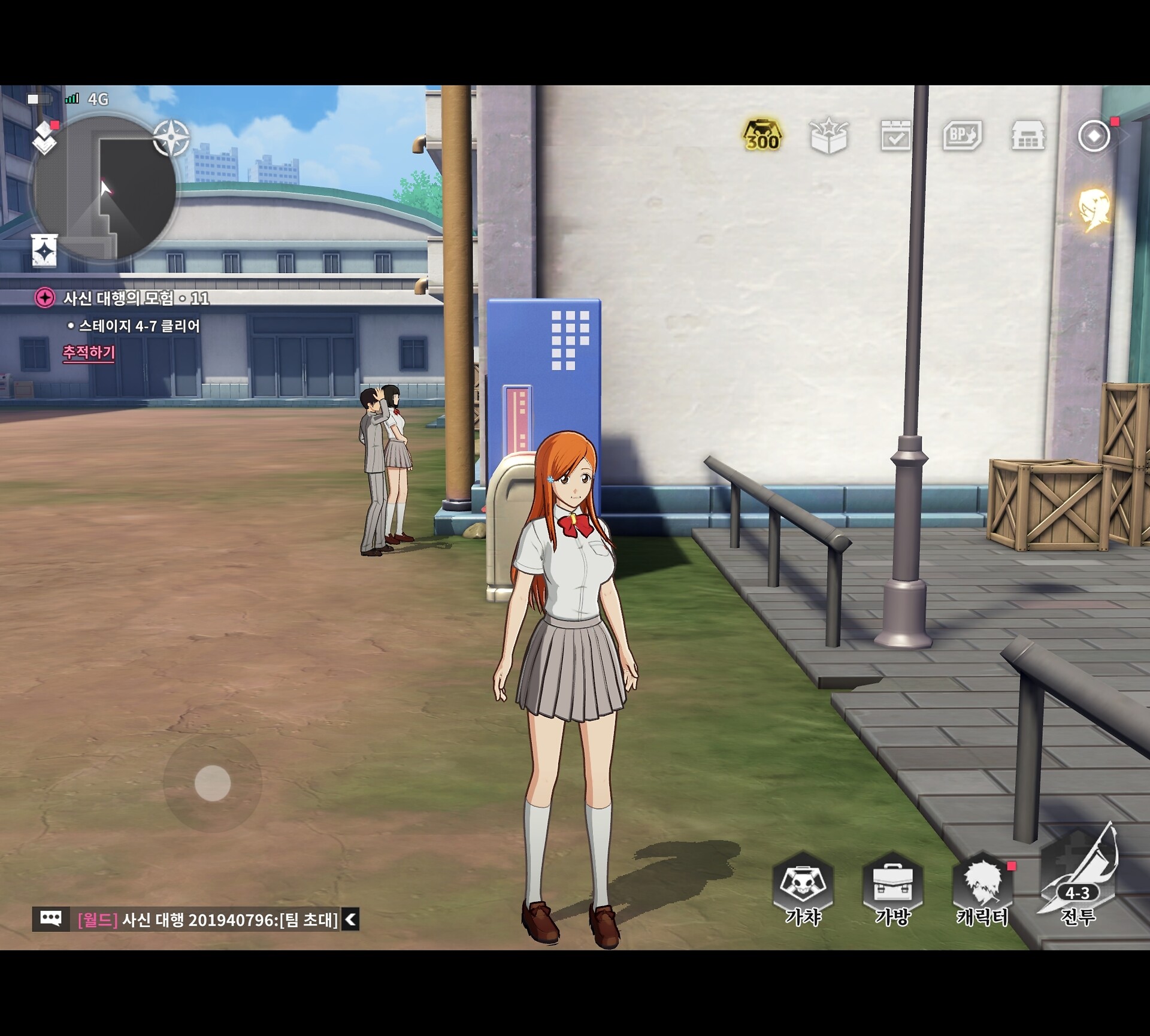Collapse the chat bar with the arrow
This screenshot has width=1150, height=1036.
(351, 919)
